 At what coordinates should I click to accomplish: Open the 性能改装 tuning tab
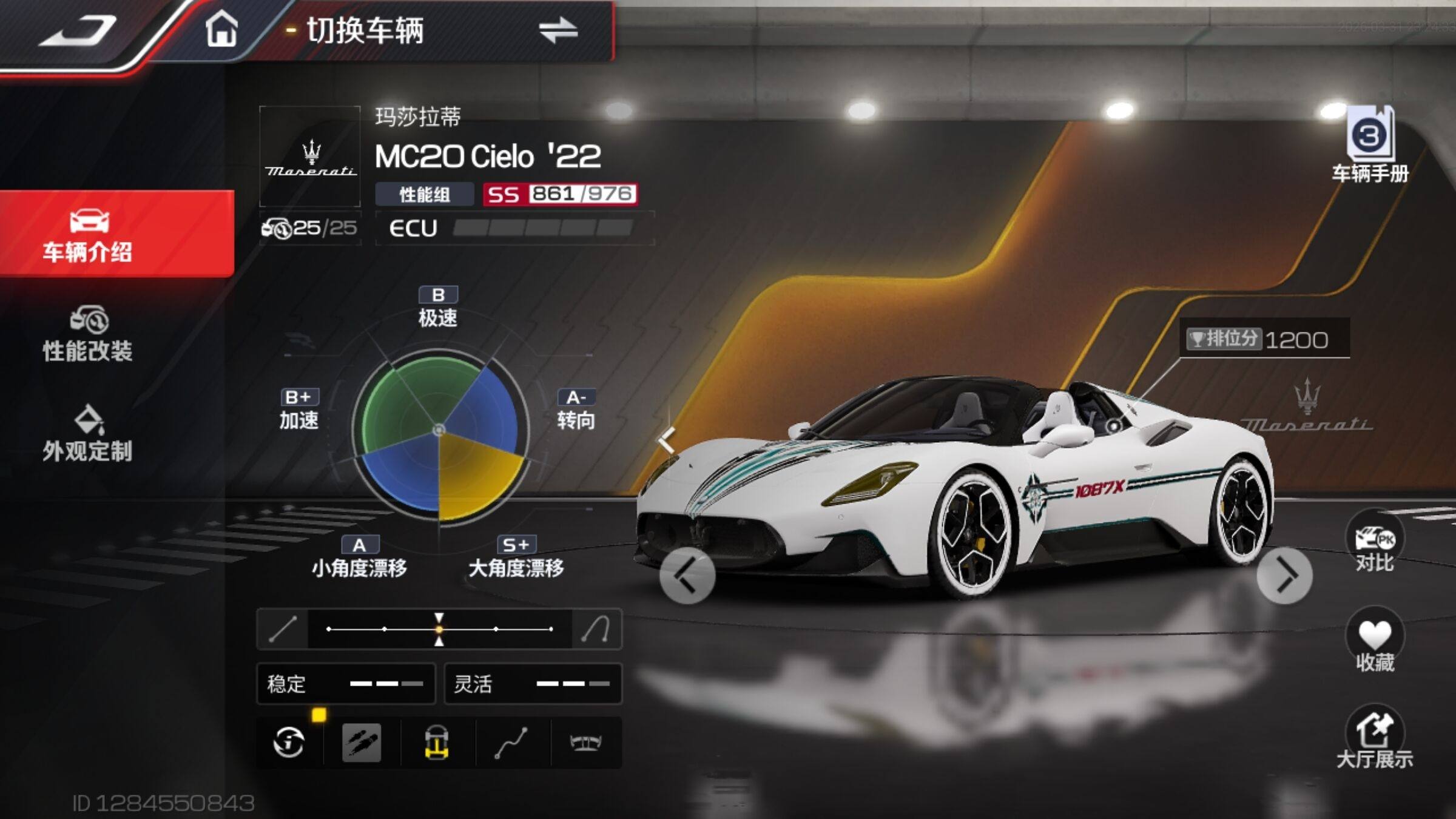pyautogui.click(x=88, y=335)
